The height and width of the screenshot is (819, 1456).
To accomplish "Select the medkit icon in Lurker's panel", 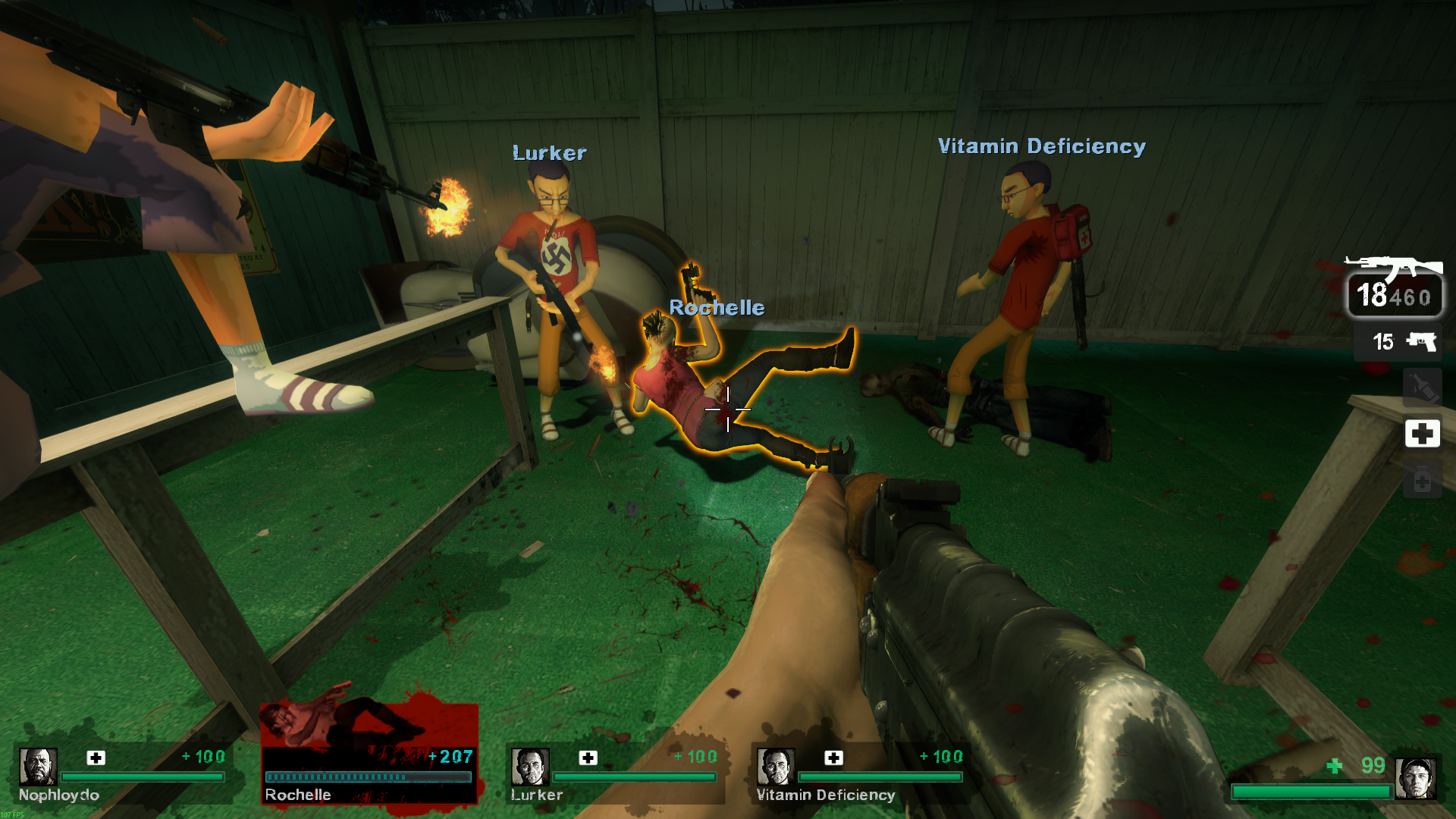I will click(588, 758).
